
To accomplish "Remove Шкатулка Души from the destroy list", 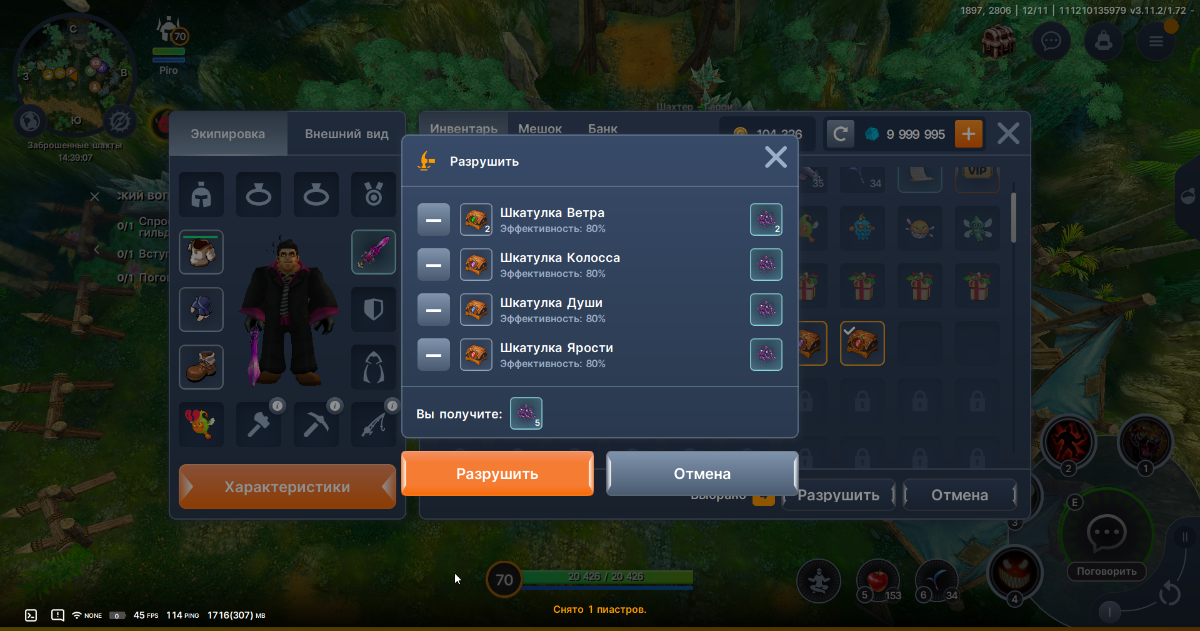I will pyautogui.click(x=433, y=310).
